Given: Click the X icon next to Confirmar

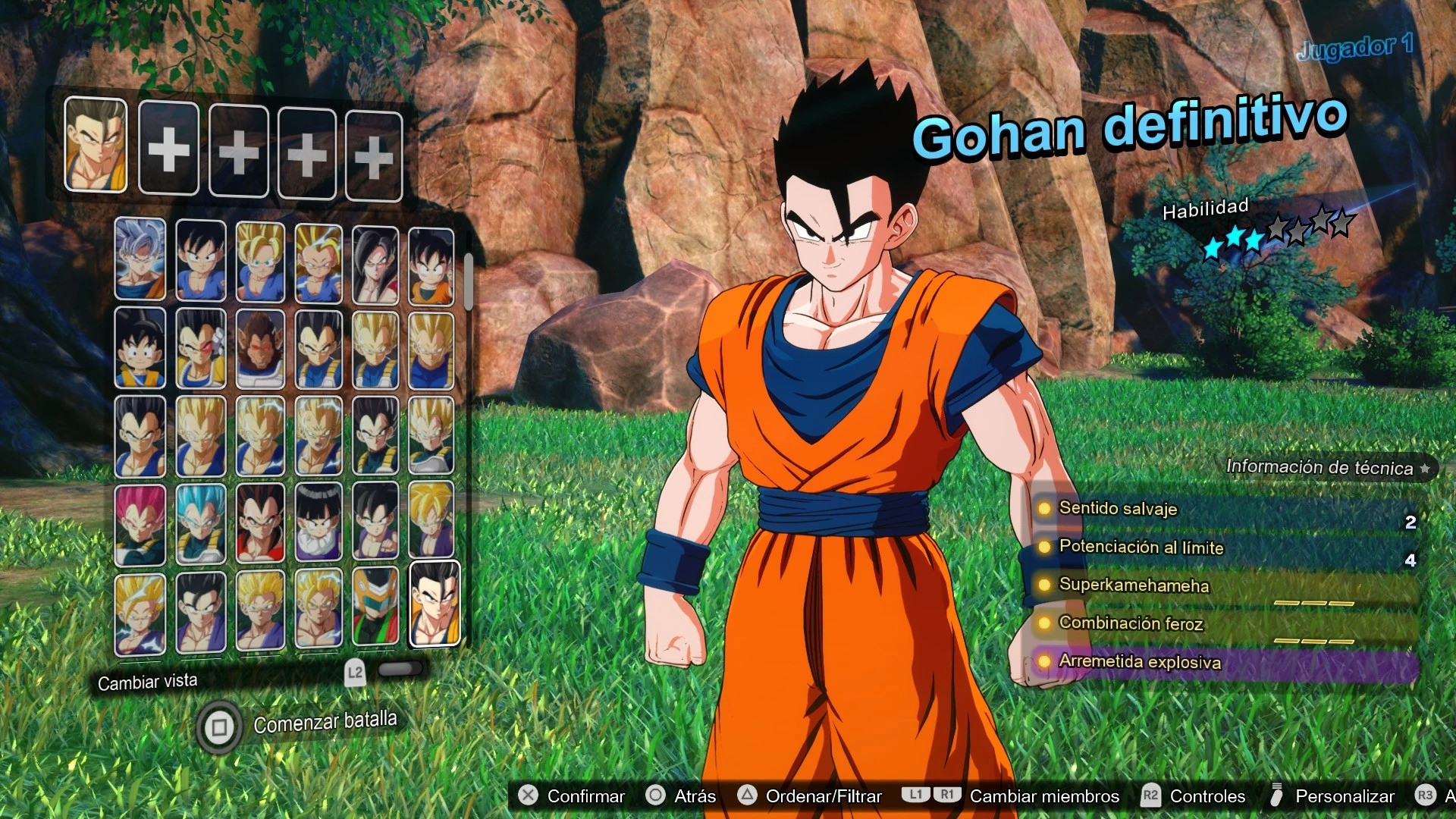Looking at the screenshot, I should pos(528,796).
